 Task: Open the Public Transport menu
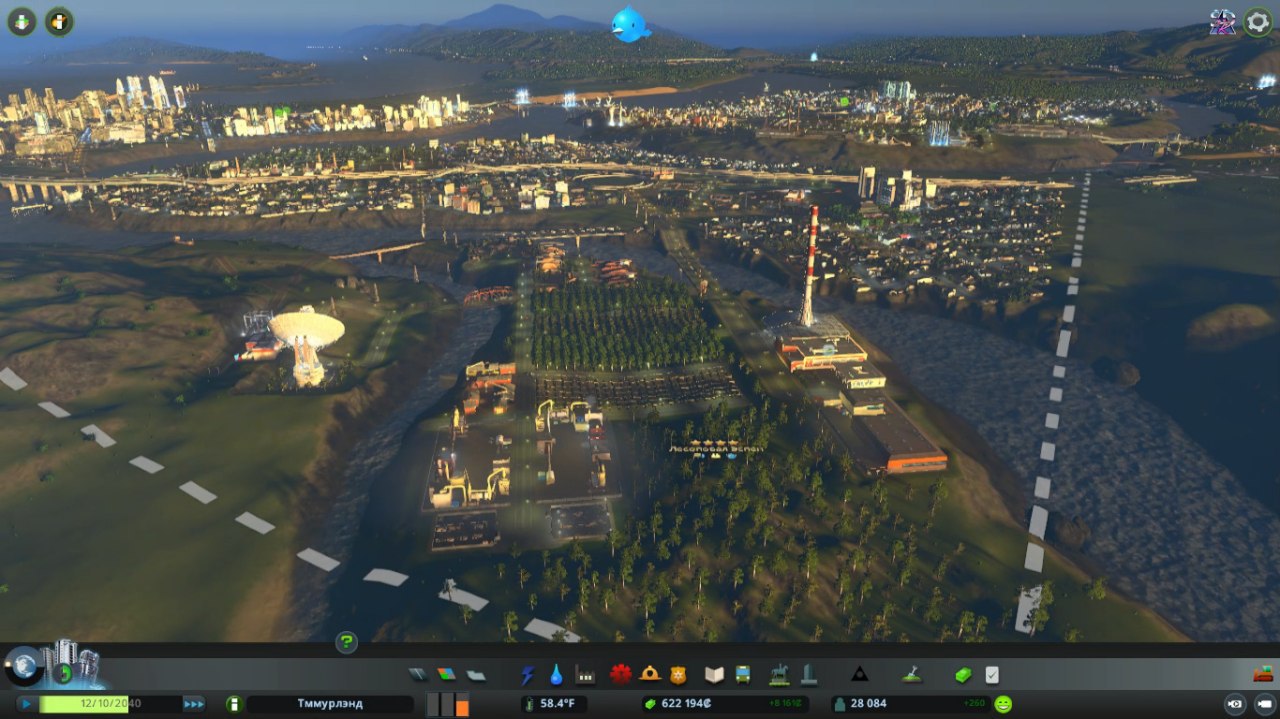(743, 674)
